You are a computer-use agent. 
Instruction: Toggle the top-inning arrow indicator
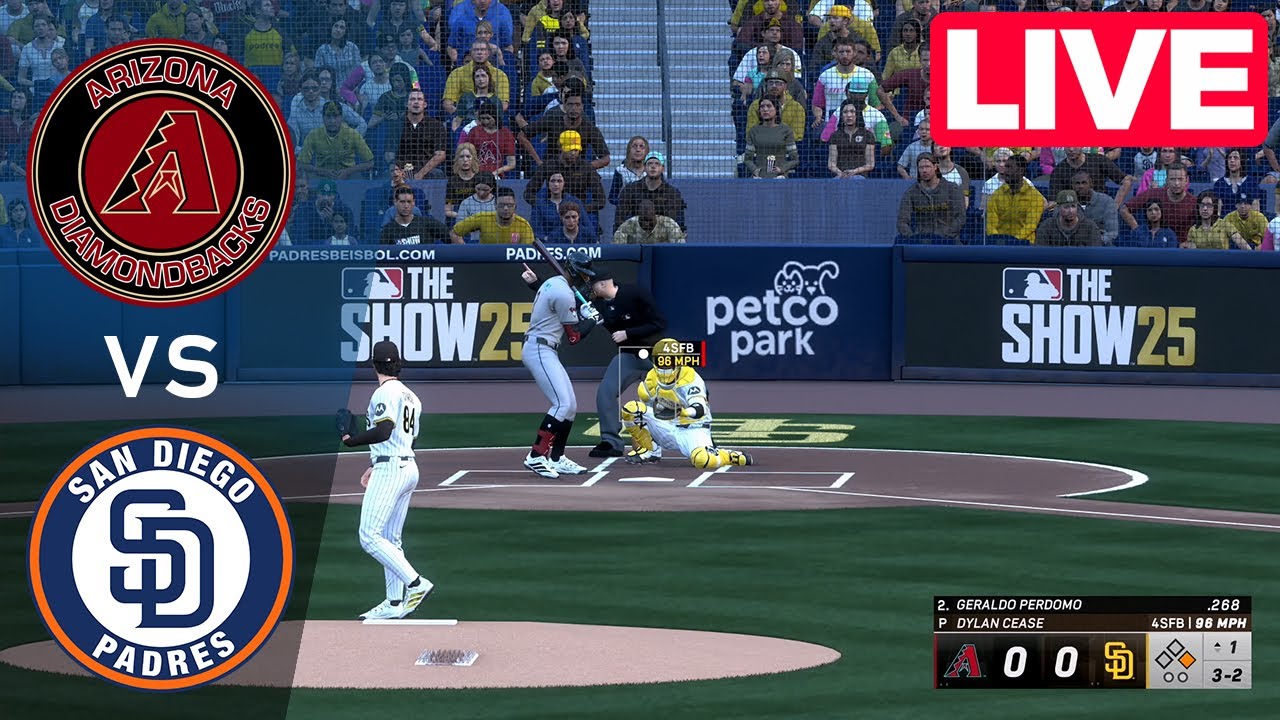point(1217,645)
